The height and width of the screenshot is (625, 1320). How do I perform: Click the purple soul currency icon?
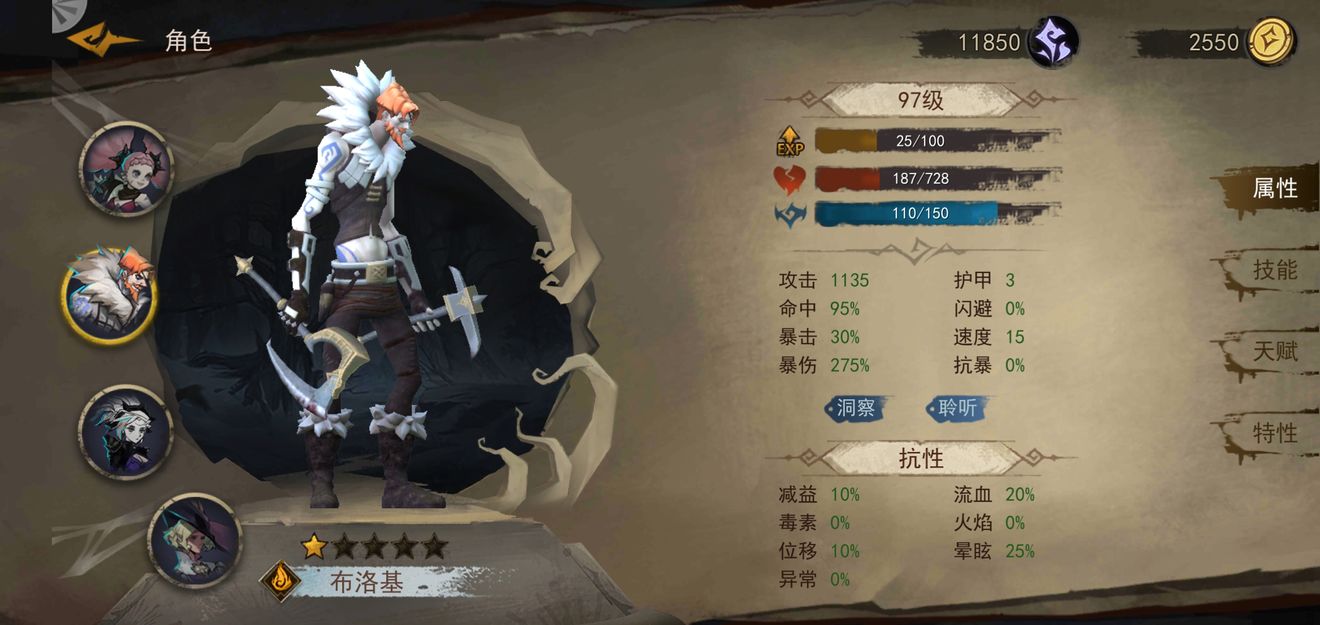coord(1054,43)
